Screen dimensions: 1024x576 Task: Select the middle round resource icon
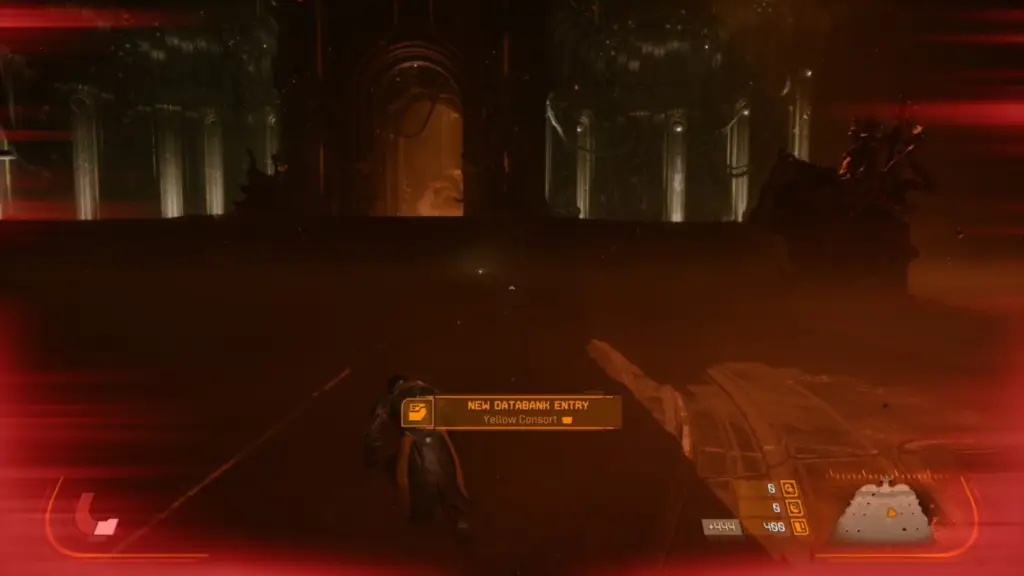click(x=794, y=507)
